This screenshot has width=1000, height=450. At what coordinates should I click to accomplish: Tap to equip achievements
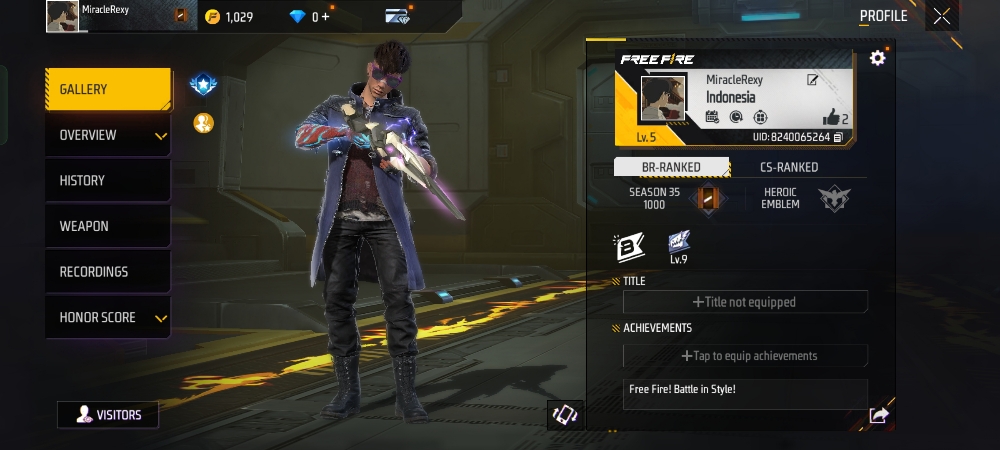[x=745, y=356]
